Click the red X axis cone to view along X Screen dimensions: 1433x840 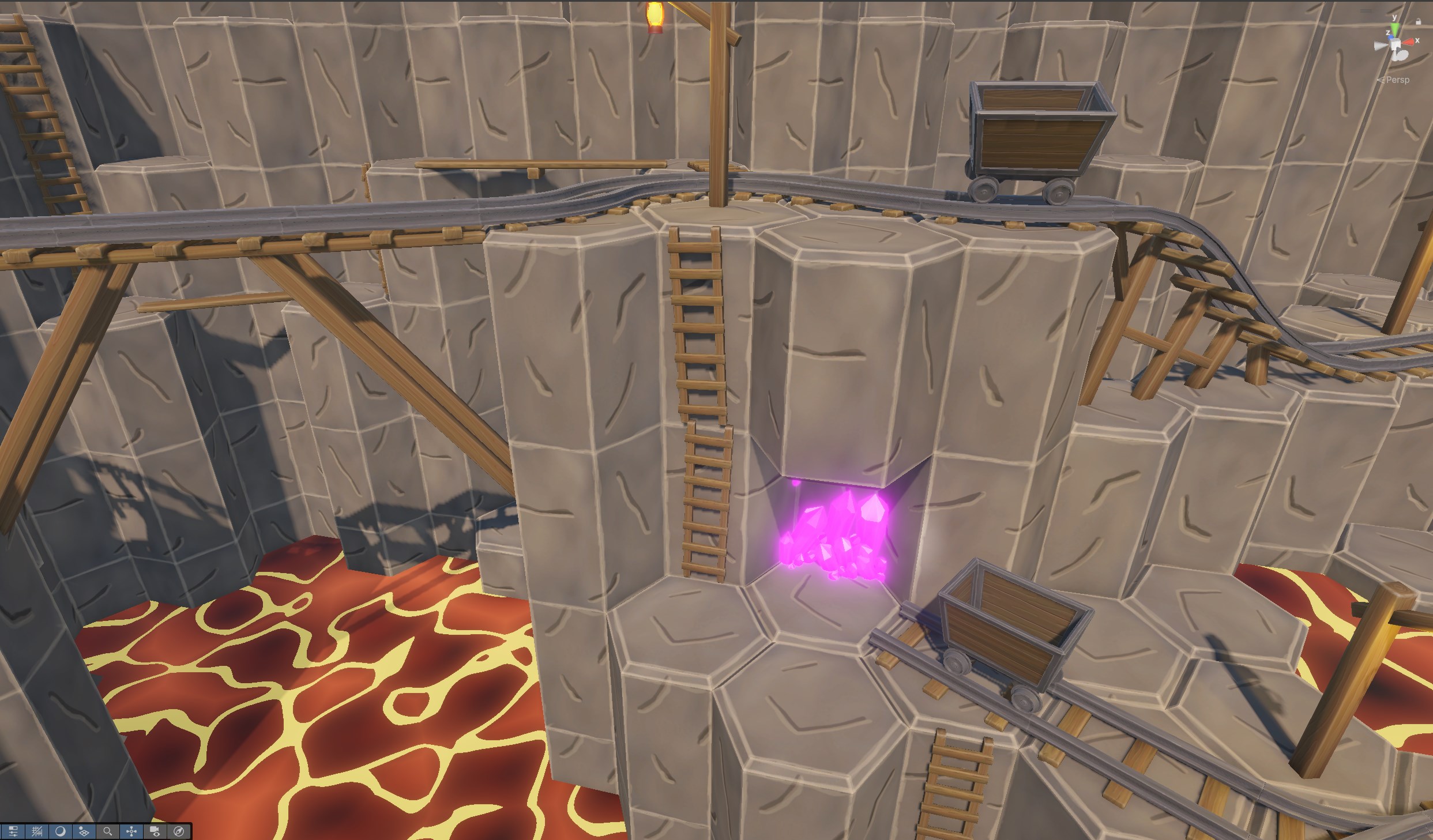pos(1408,42)
